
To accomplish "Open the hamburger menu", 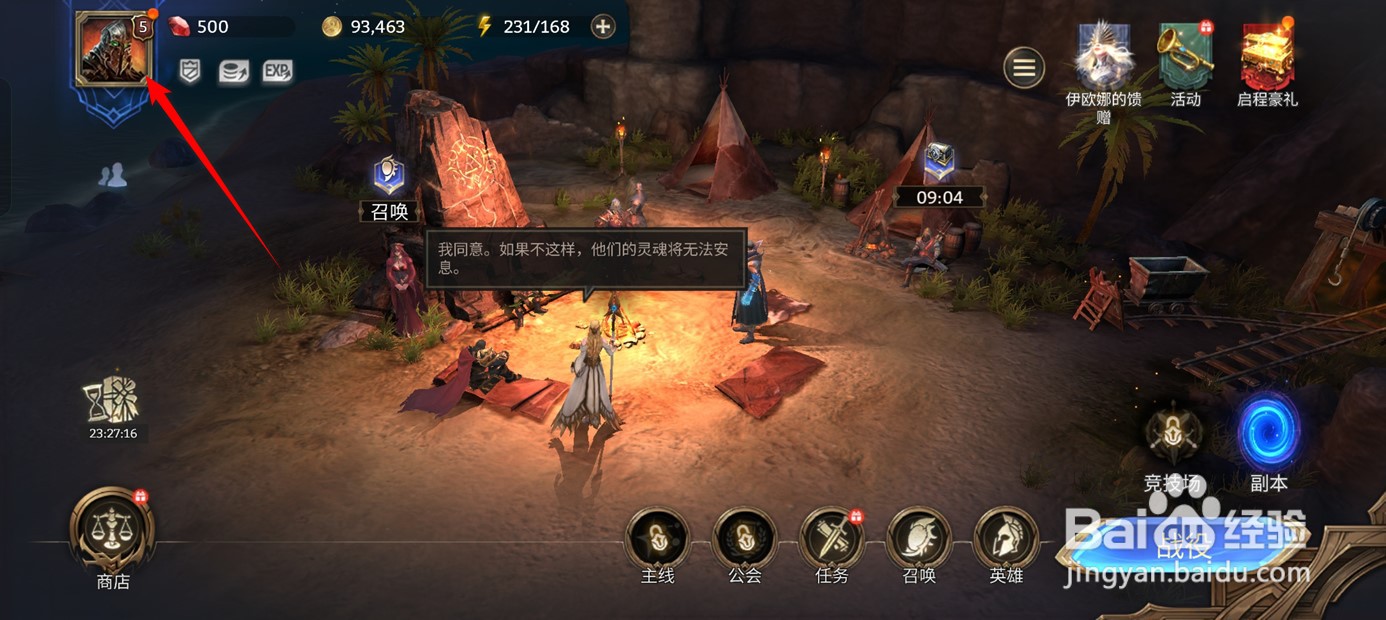I will (x=1024, y=68).
